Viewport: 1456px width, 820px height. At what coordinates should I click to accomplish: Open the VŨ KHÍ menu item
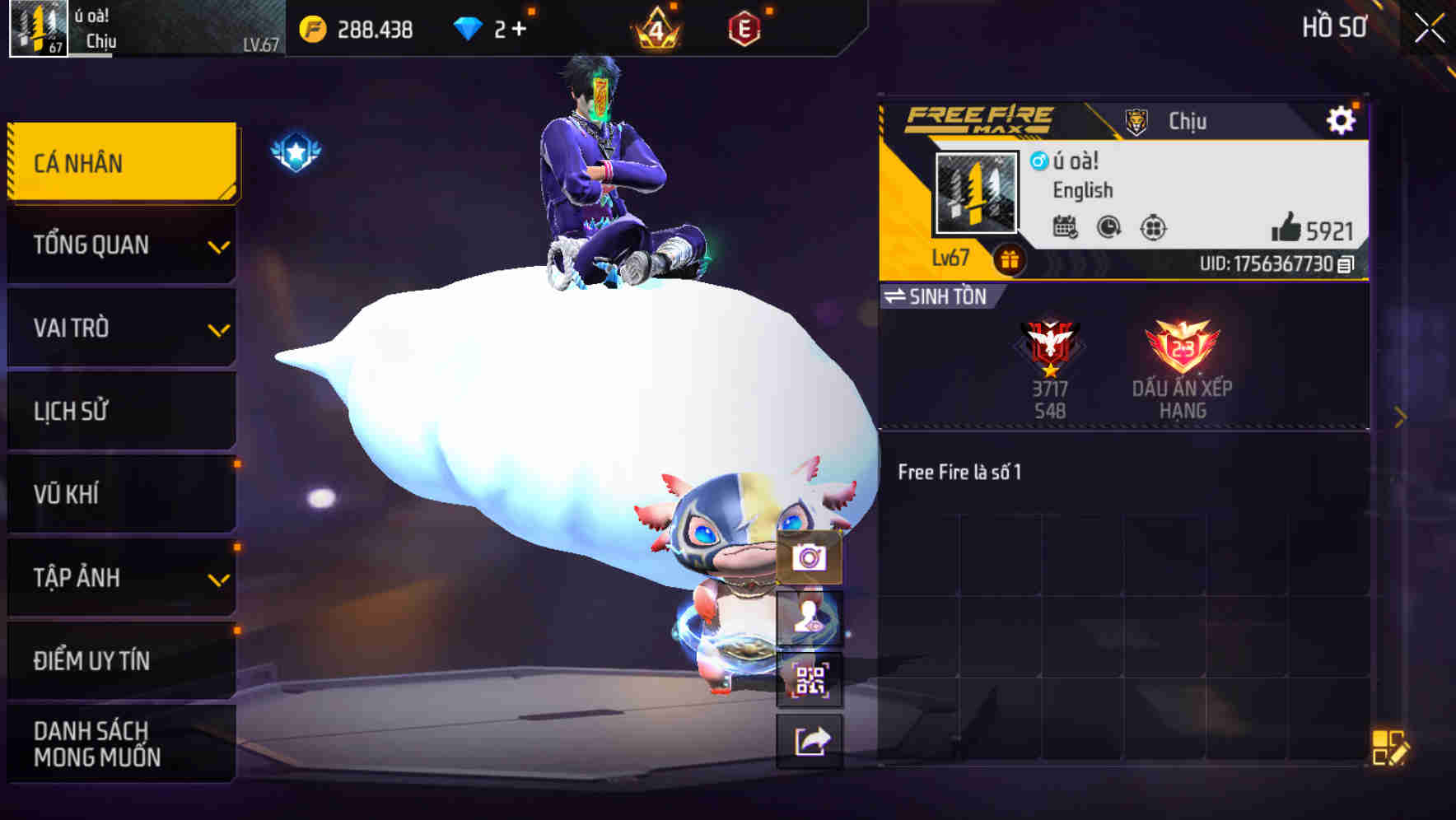coord(120,494)
